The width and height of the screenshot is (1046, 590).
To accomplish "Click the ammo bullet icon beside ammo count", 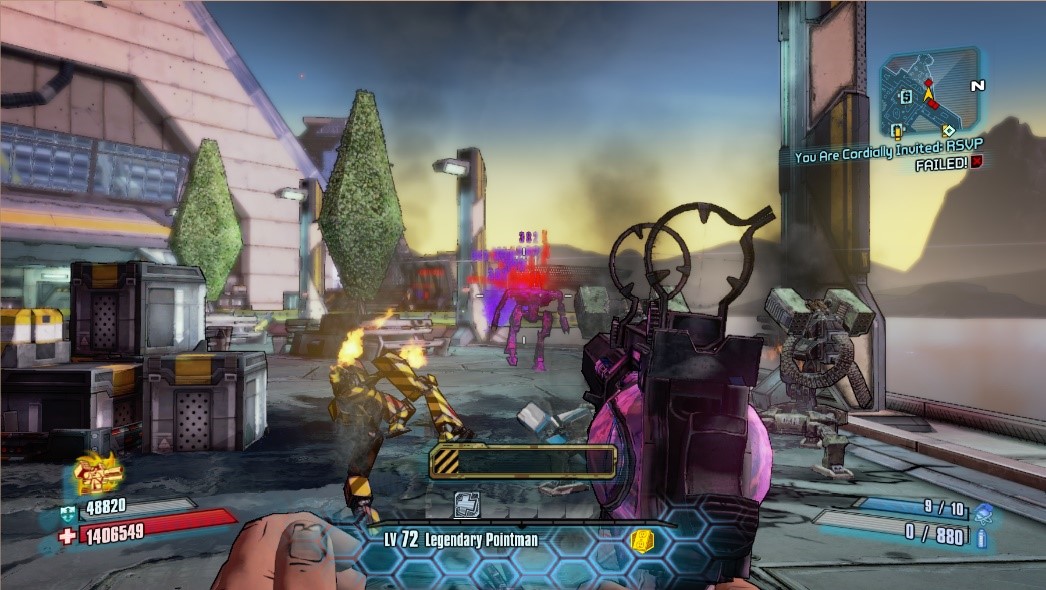I will tap(982, 539).
